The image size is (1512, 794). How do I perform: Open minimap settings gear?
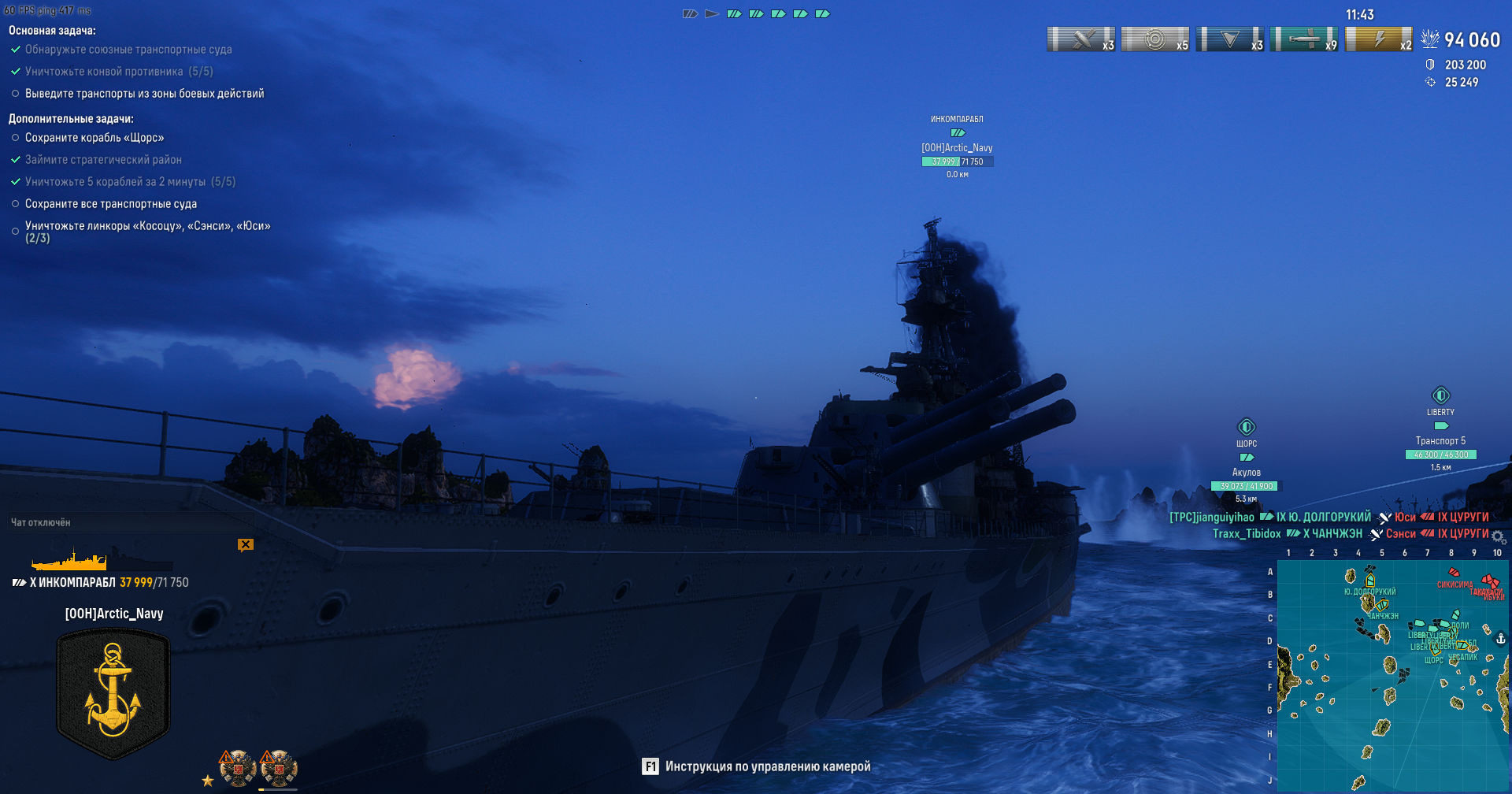pyautogui.click(x=1498, y=537)
